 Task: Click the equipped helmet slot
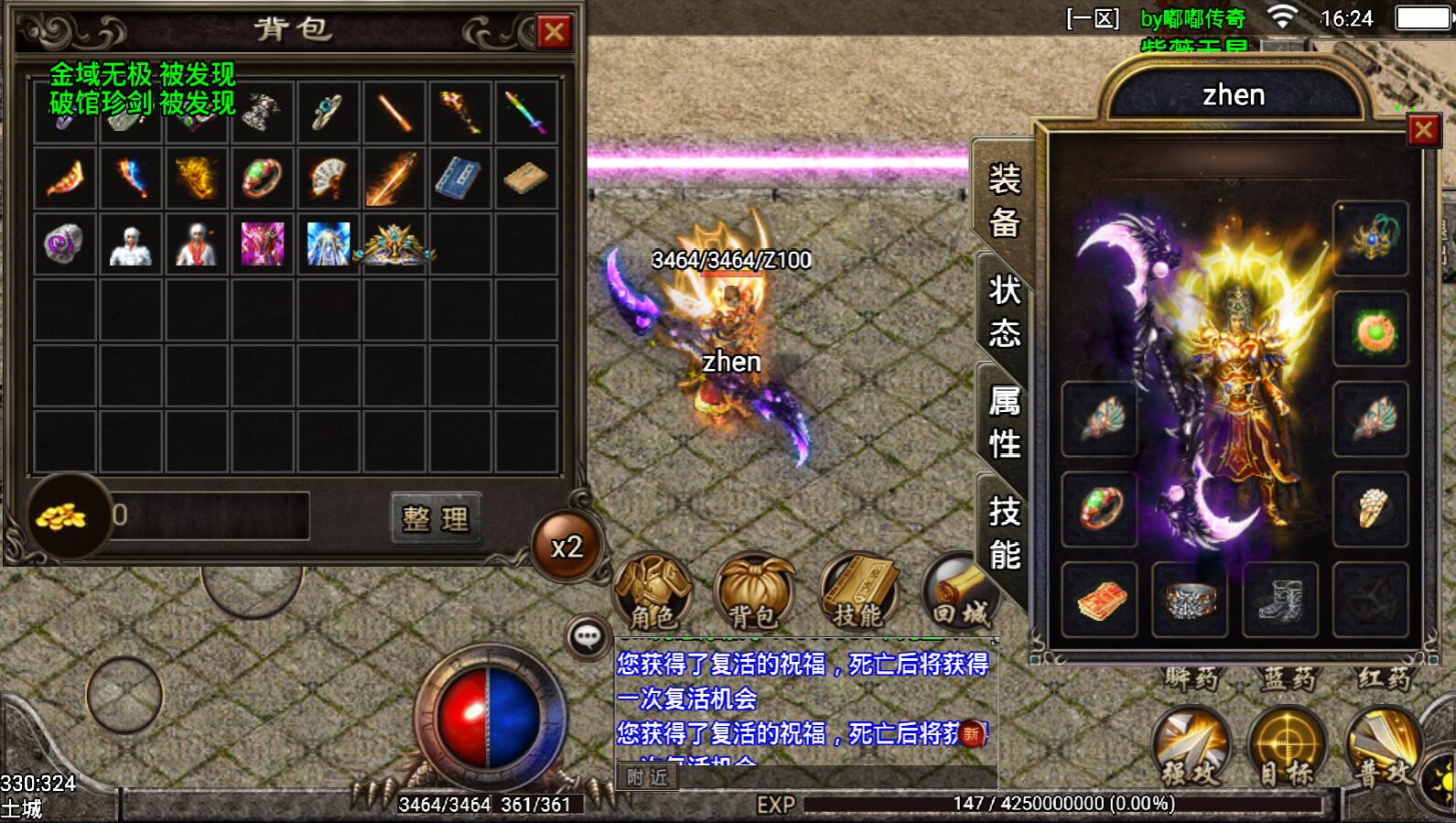tap(1370, 238)
